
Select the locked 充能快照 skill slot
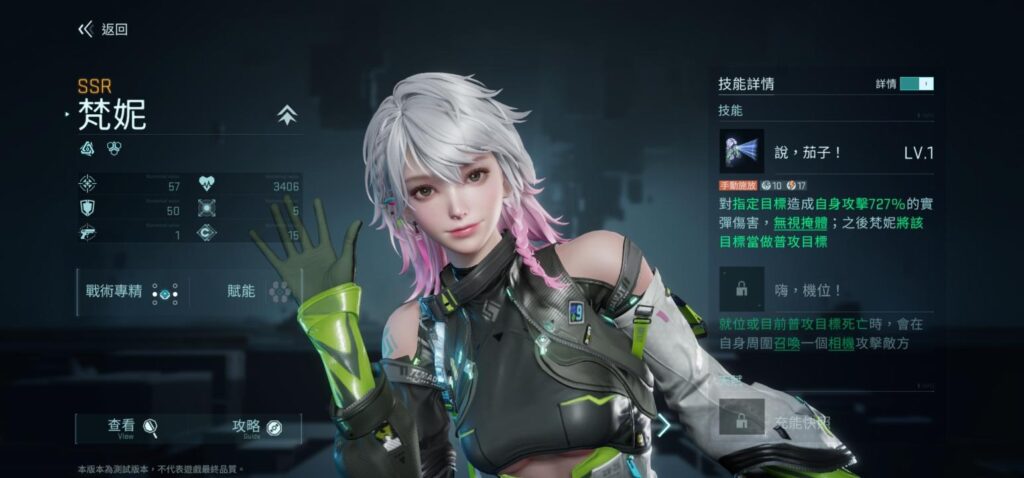(741, 420)
